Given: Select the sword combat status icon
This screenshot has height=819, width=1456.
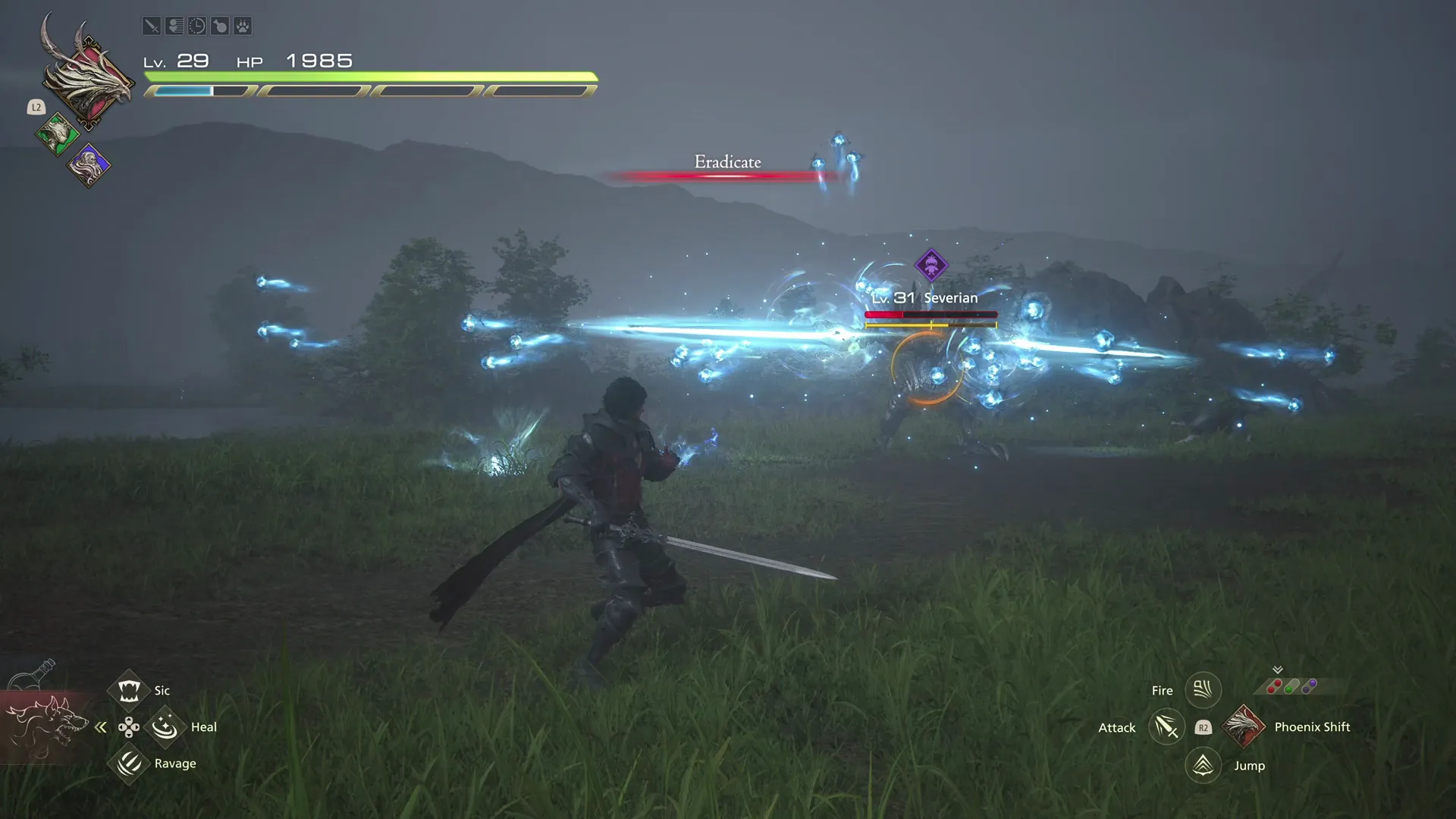Looking at the screenshot, I should [x=152, y=26].
